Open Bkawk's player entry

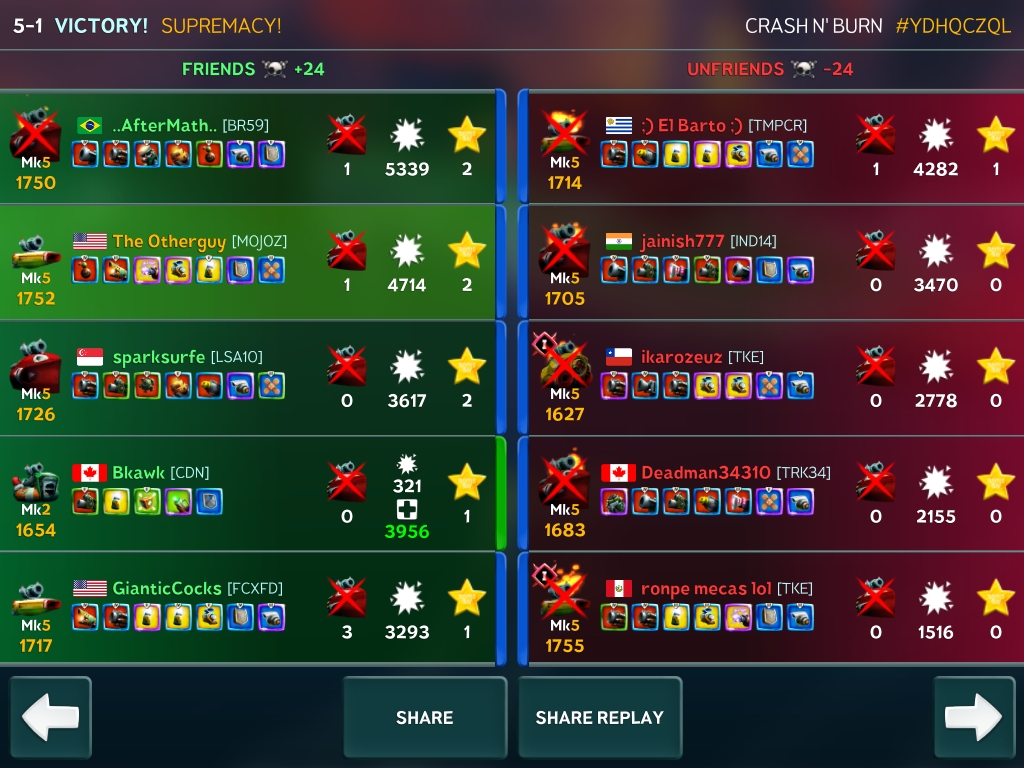(x=250, y=494)
